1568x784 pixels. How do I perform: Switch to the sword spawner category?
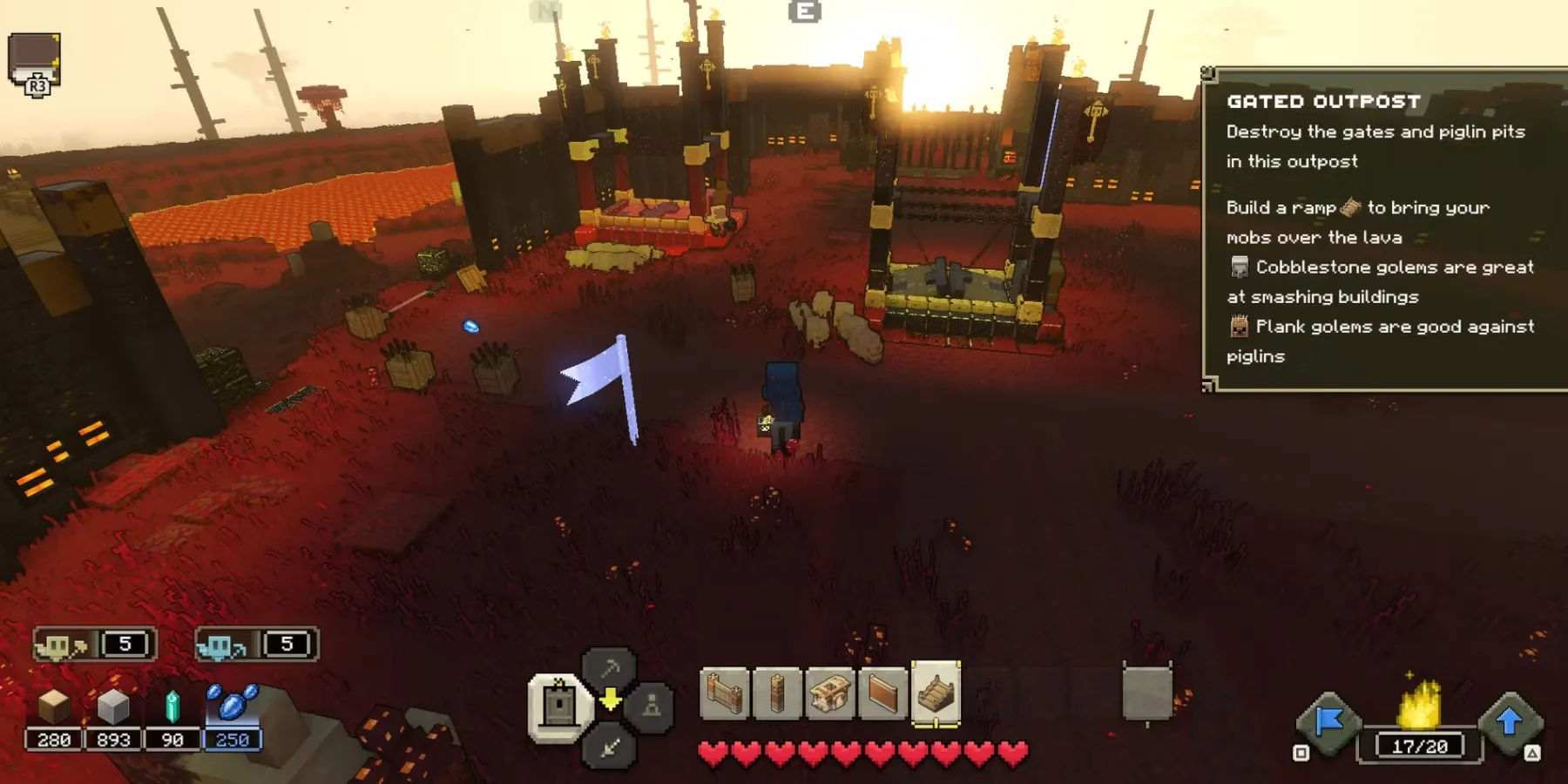(609, 746)
